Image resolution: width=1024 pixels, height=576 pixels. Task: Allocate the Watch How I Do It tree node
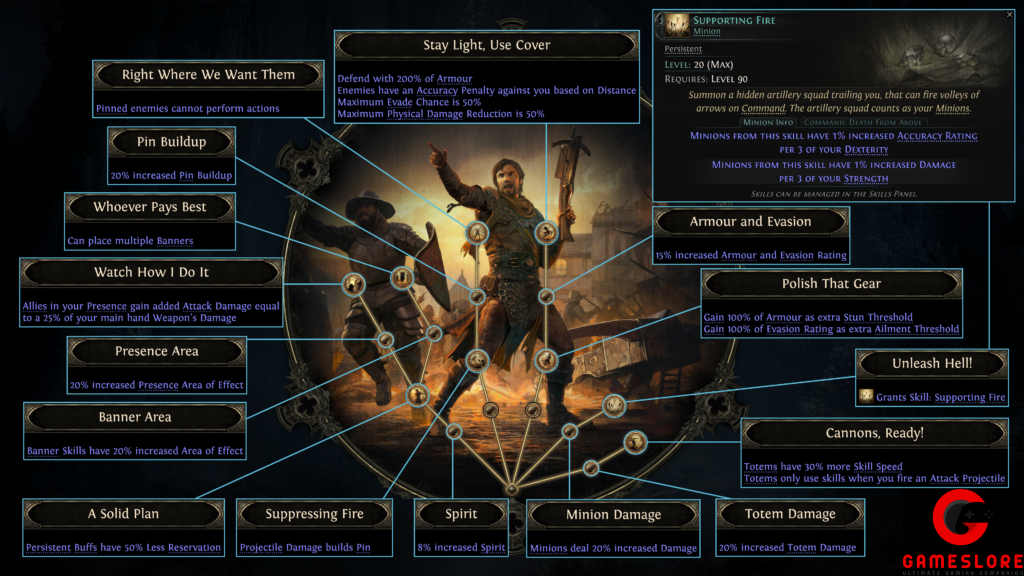coord(353,284)
